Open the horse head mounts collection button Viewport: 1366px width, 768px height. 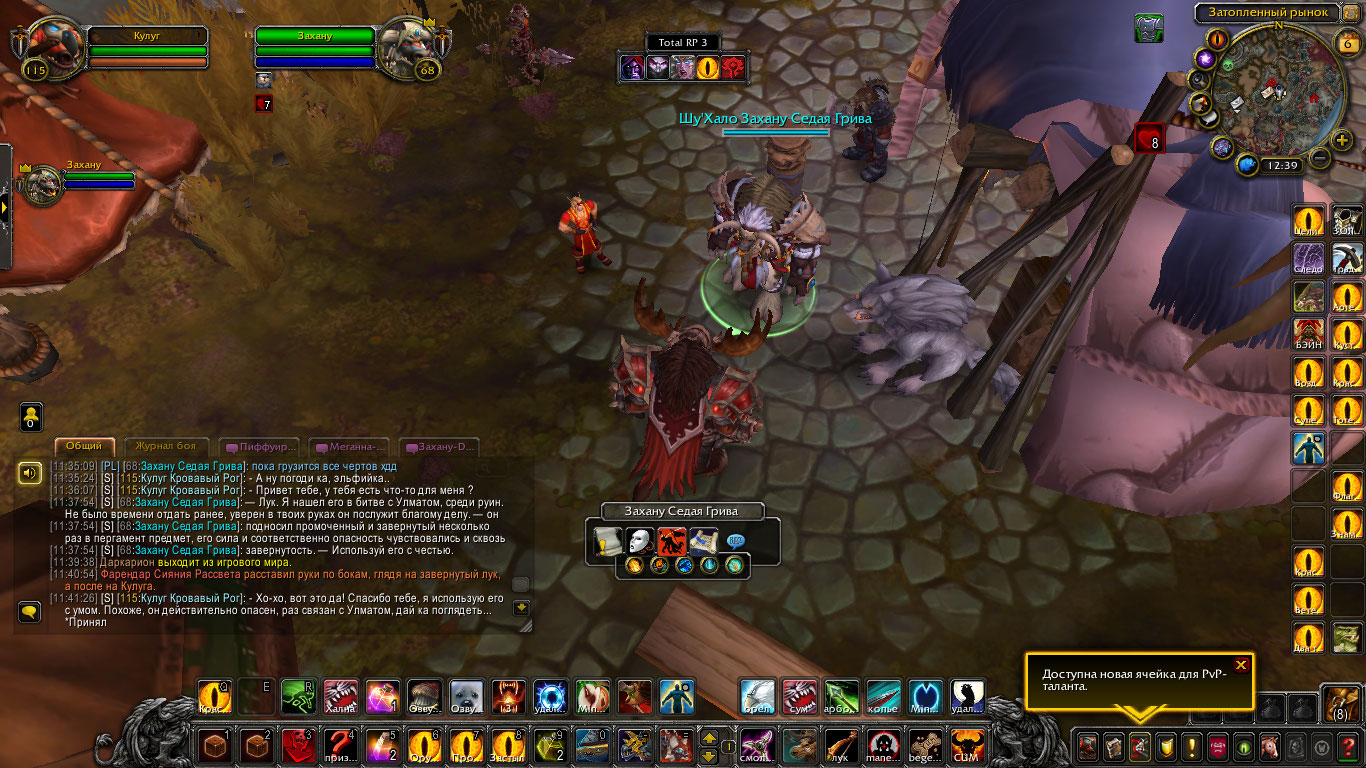click(1268, 746)
